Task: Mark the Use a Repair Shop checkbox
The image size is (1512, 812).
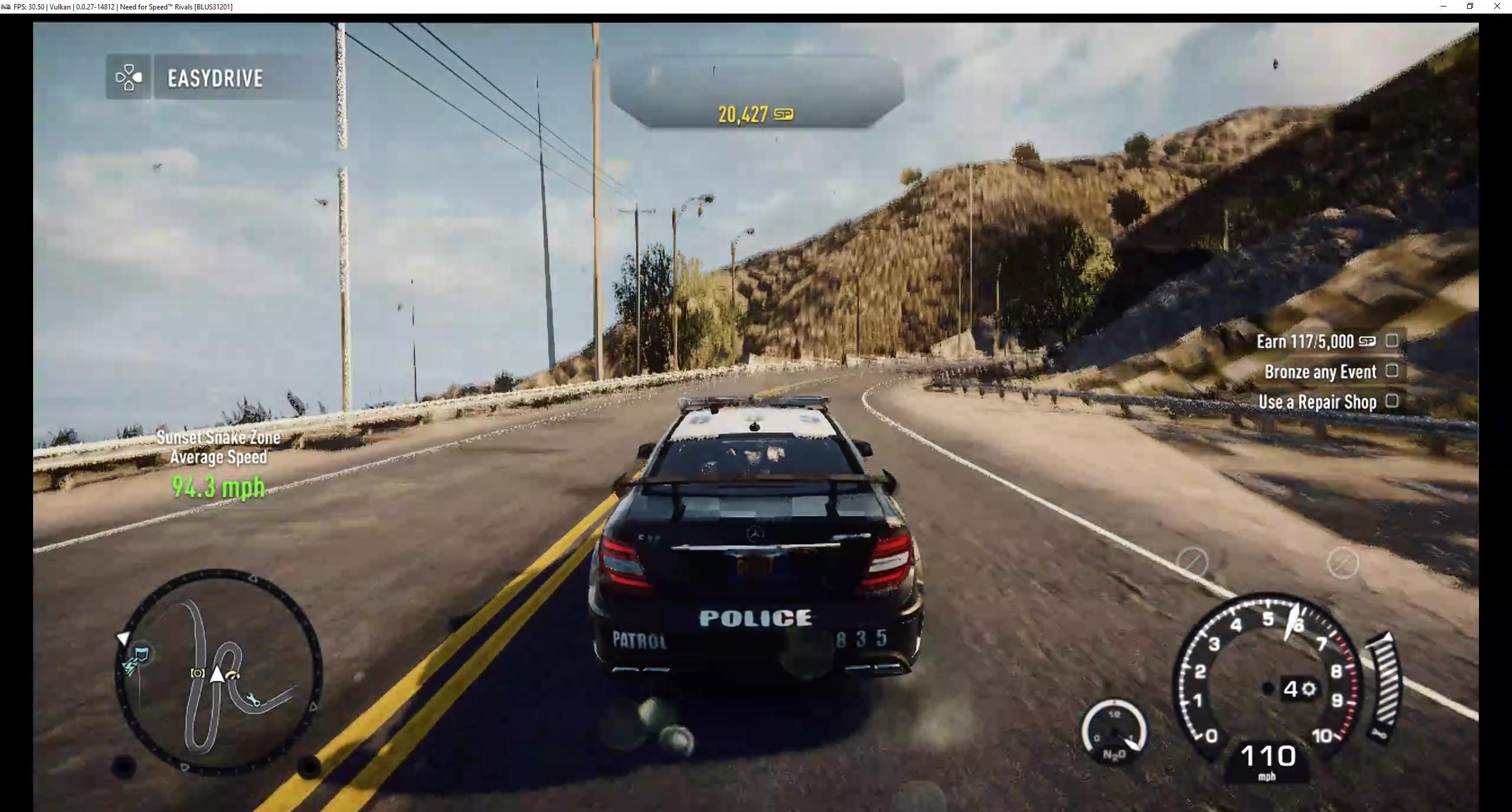Action: click(1391, 401)
